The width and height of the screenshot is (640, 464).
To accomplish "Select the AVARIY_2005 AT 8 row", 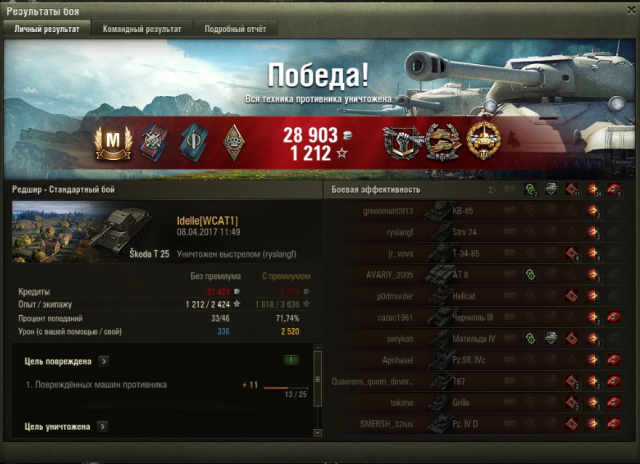I will point(478,274).
